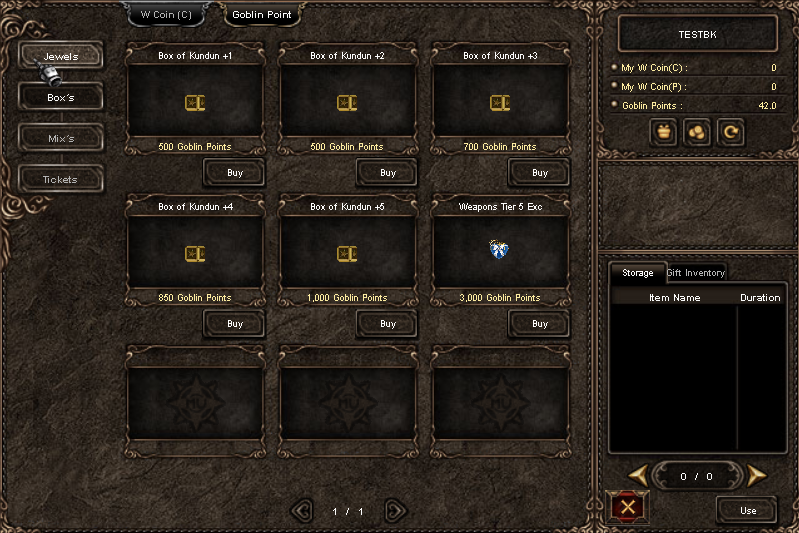Purchase Box of Kundun +5
799x533 pixels.
pyautogui.click(x=388, y=324)
